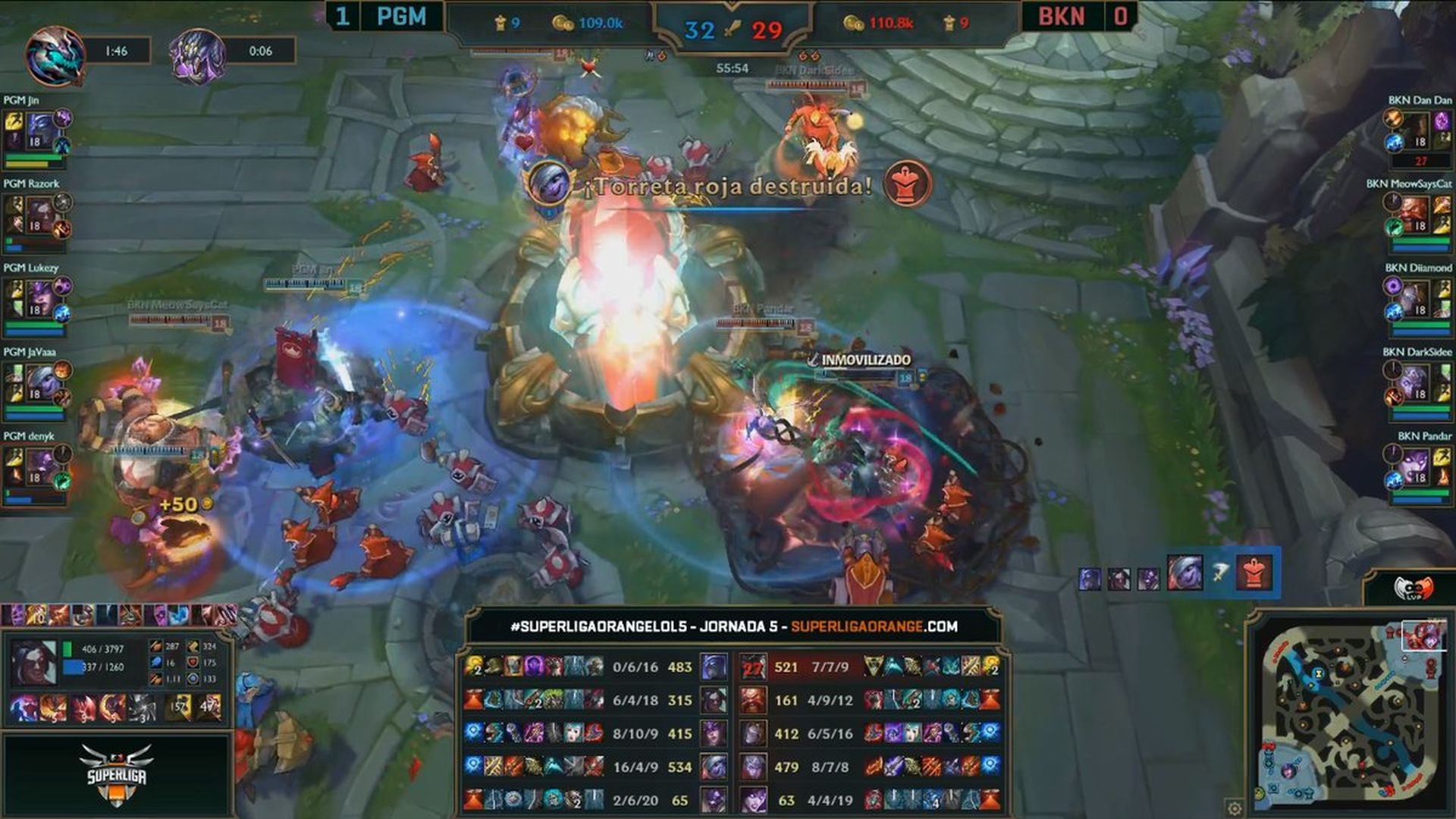Screen dimensions: 1456x819
Task: Click the Baron respawn timer icon
Action: [197, 55]
